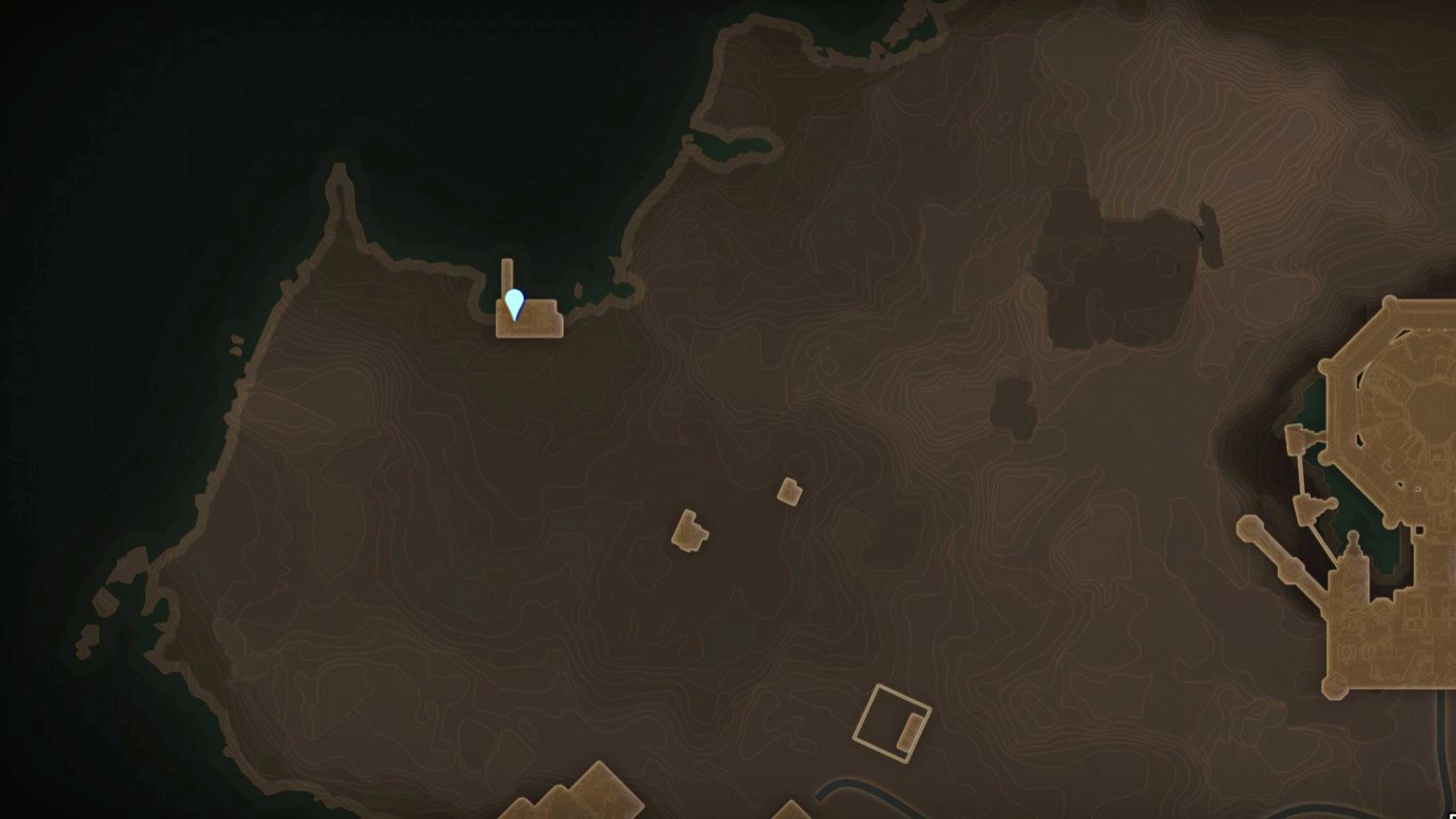
Task: Click the tiny structure left of the square ruin
Action: pos(692,532)
